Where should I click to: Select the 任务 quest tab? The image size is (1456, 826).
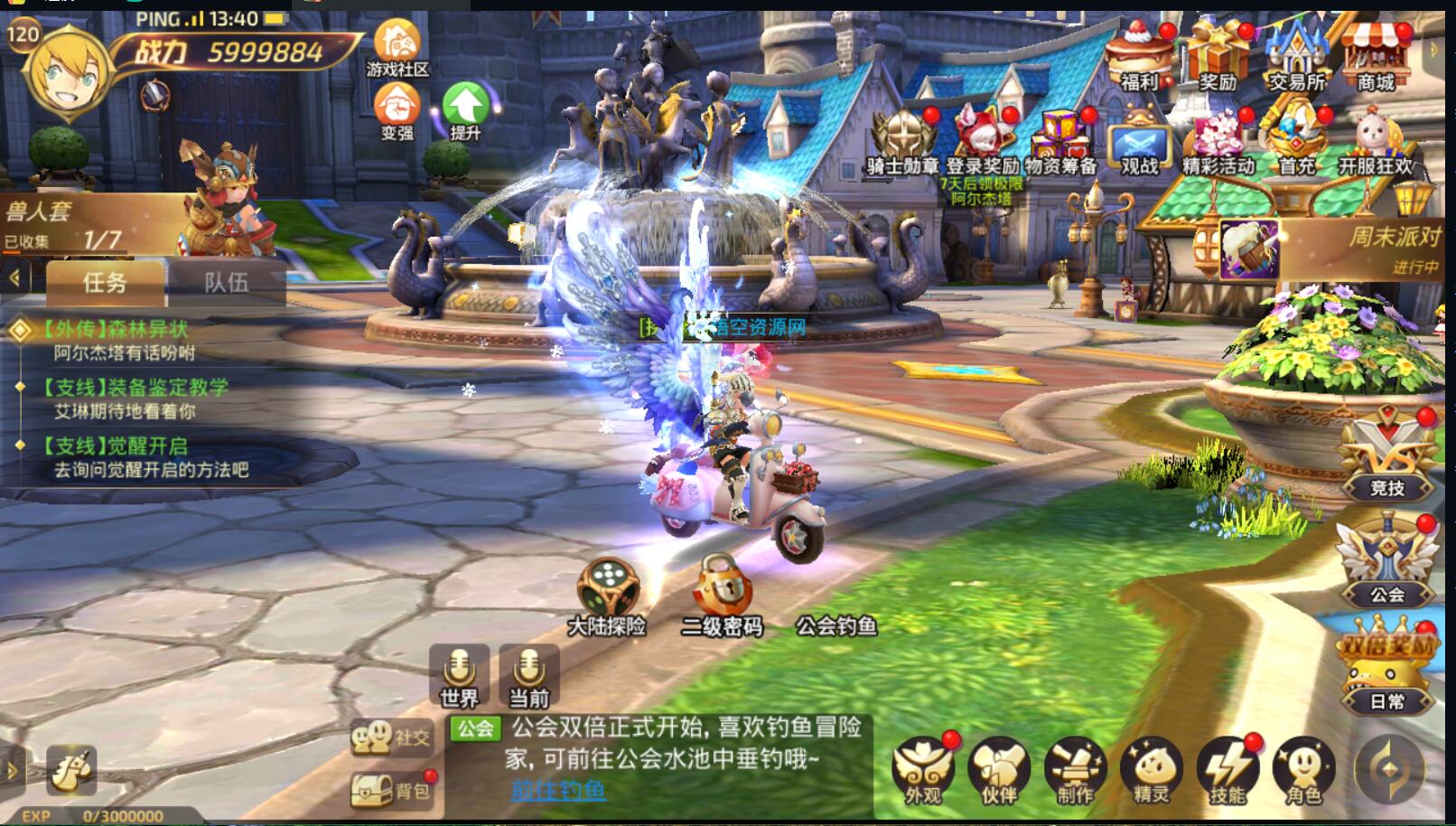[x=105, y=283]
